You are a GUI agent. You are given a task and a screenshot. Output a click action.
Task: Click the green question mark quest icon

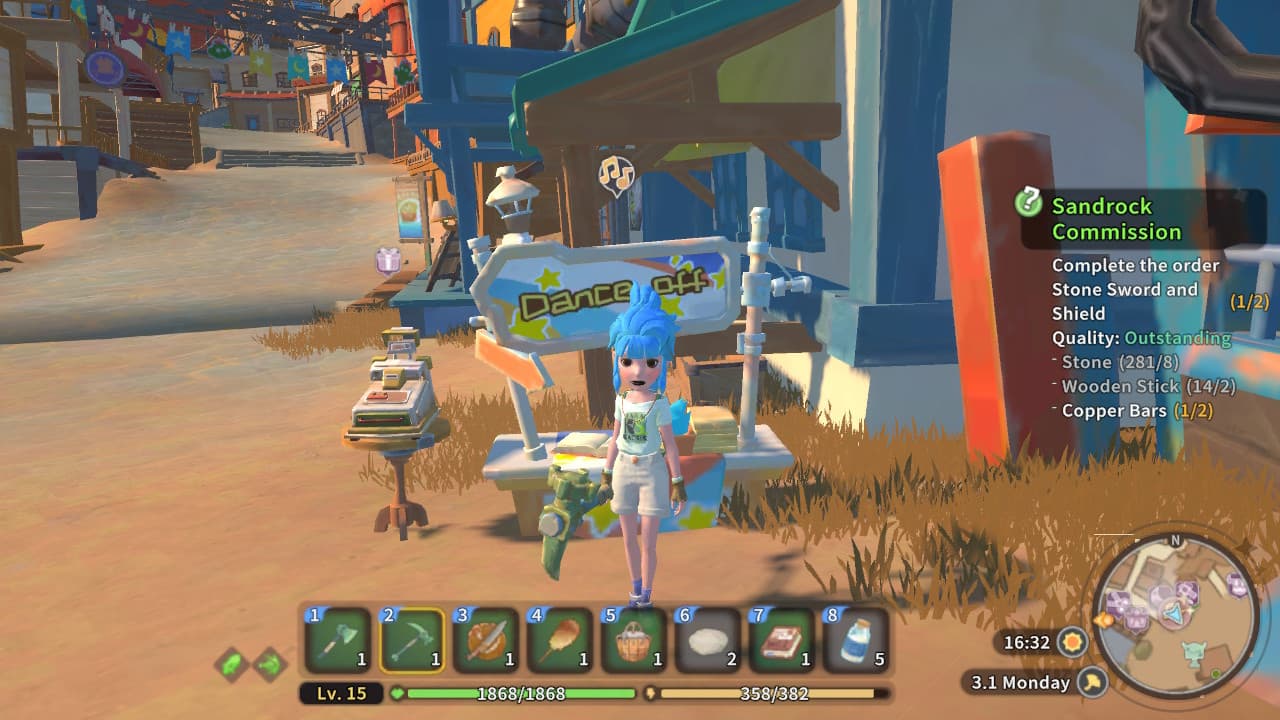[1028, 203]
